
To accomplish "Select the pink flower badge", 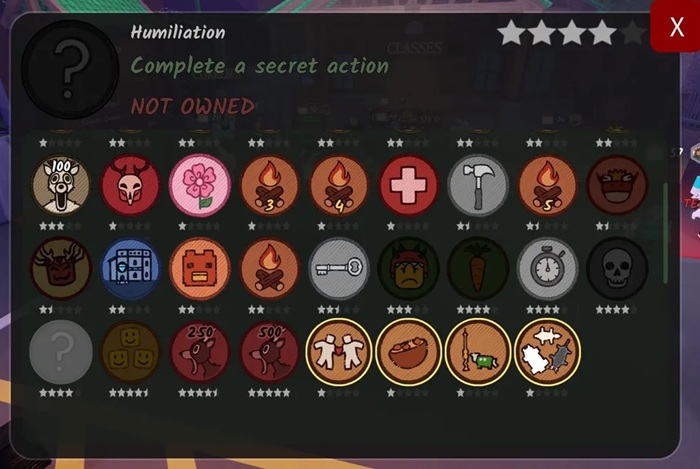I will point(200,186).
